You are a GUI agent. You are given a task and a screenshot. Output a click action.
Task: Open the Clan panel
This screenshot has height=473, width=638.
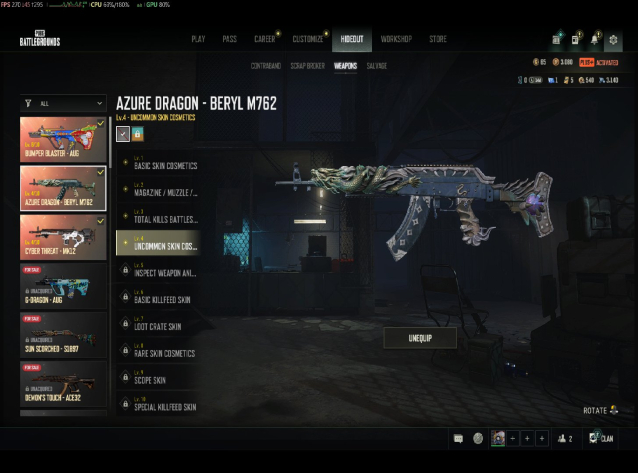pos(602,438)
